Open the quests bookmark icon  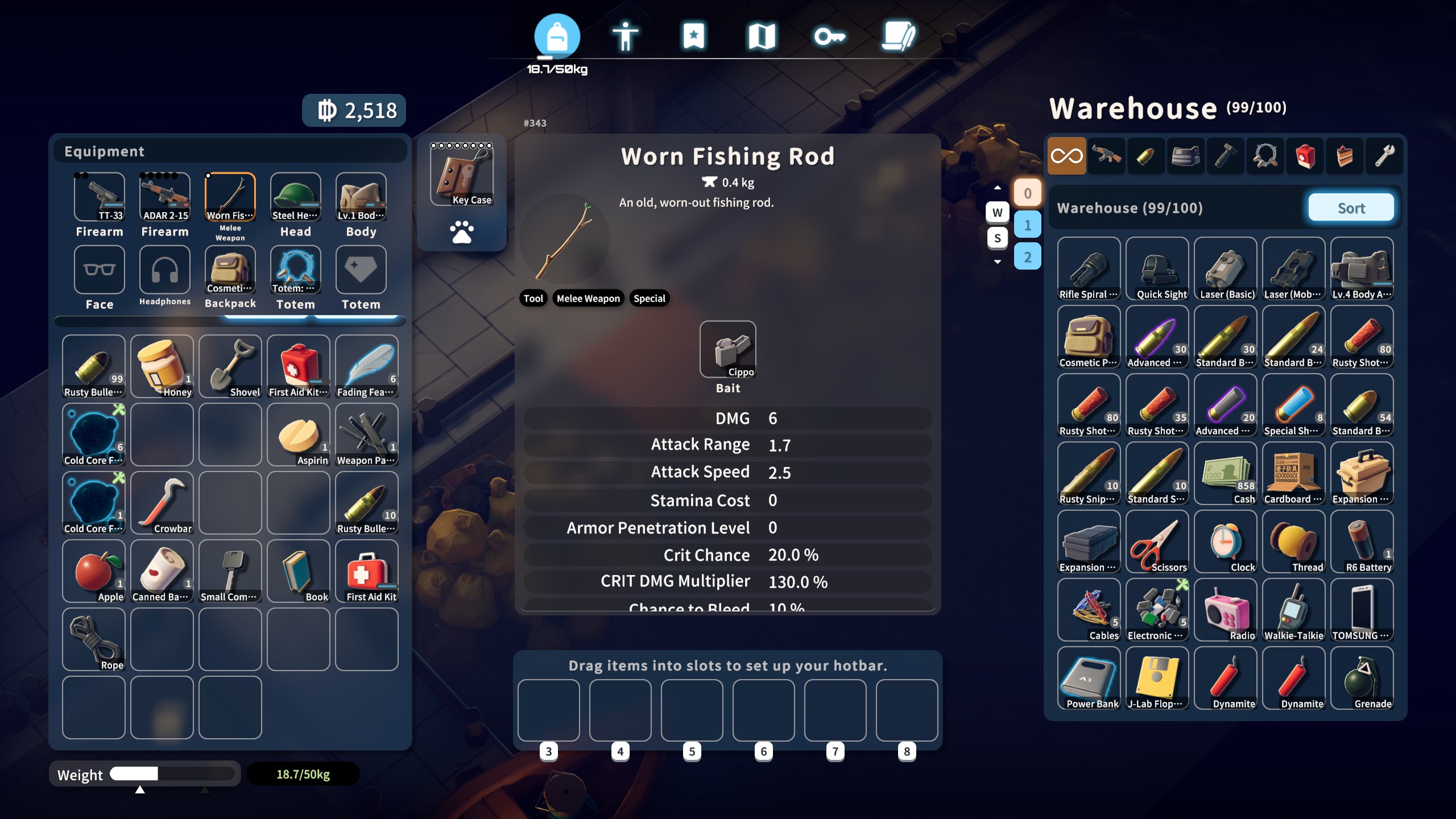(x=694, y=35)
